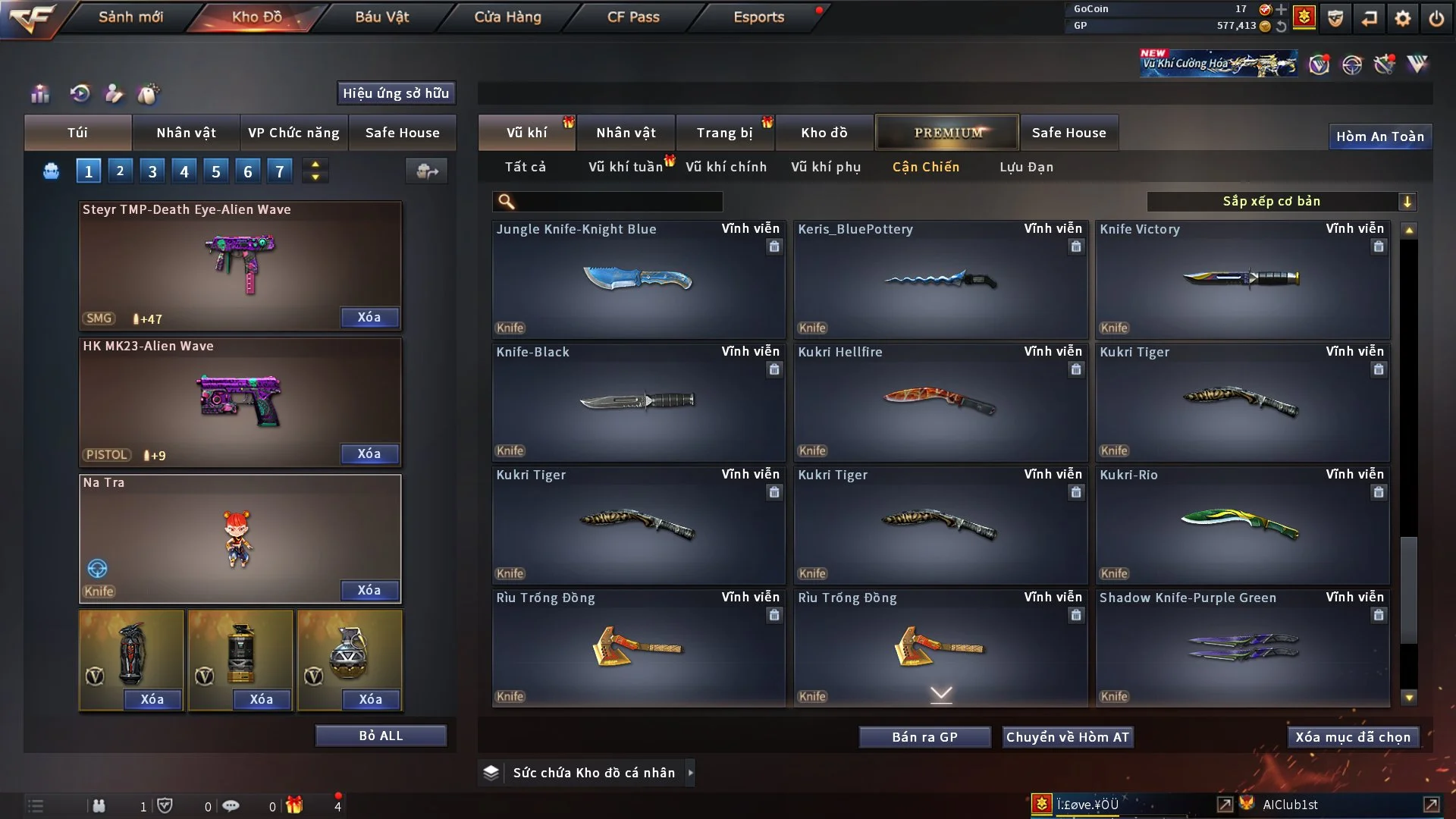Viewport: 1456px width, 819px height.
Task: Choose bag slot number 3
Action: coord(152,171)
